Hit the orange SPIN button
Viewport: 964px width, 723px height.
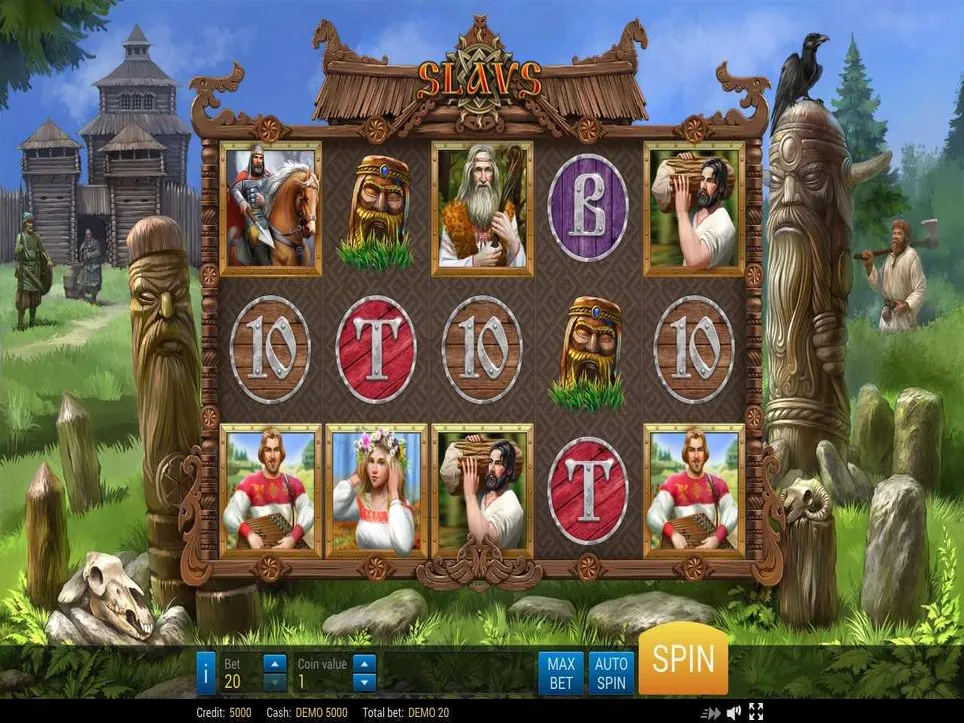(x=683, y=660)
